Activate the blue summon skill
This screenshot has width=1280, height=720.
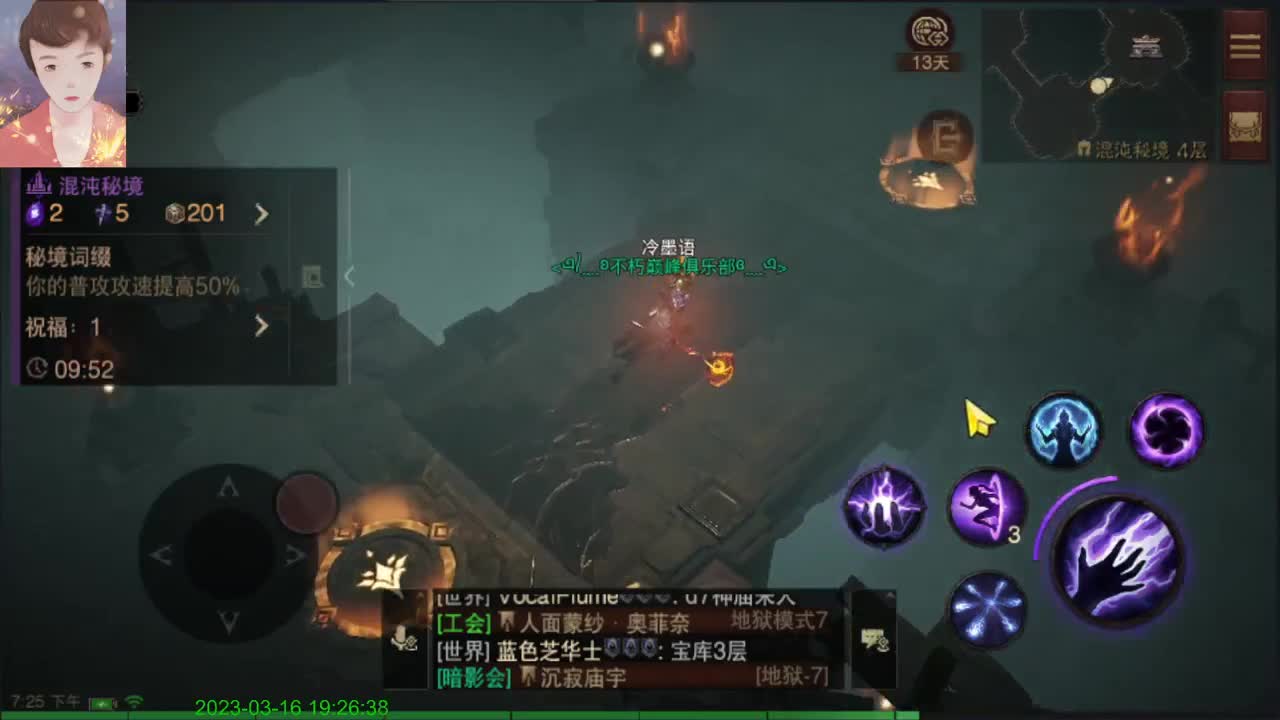[1065, 430]
